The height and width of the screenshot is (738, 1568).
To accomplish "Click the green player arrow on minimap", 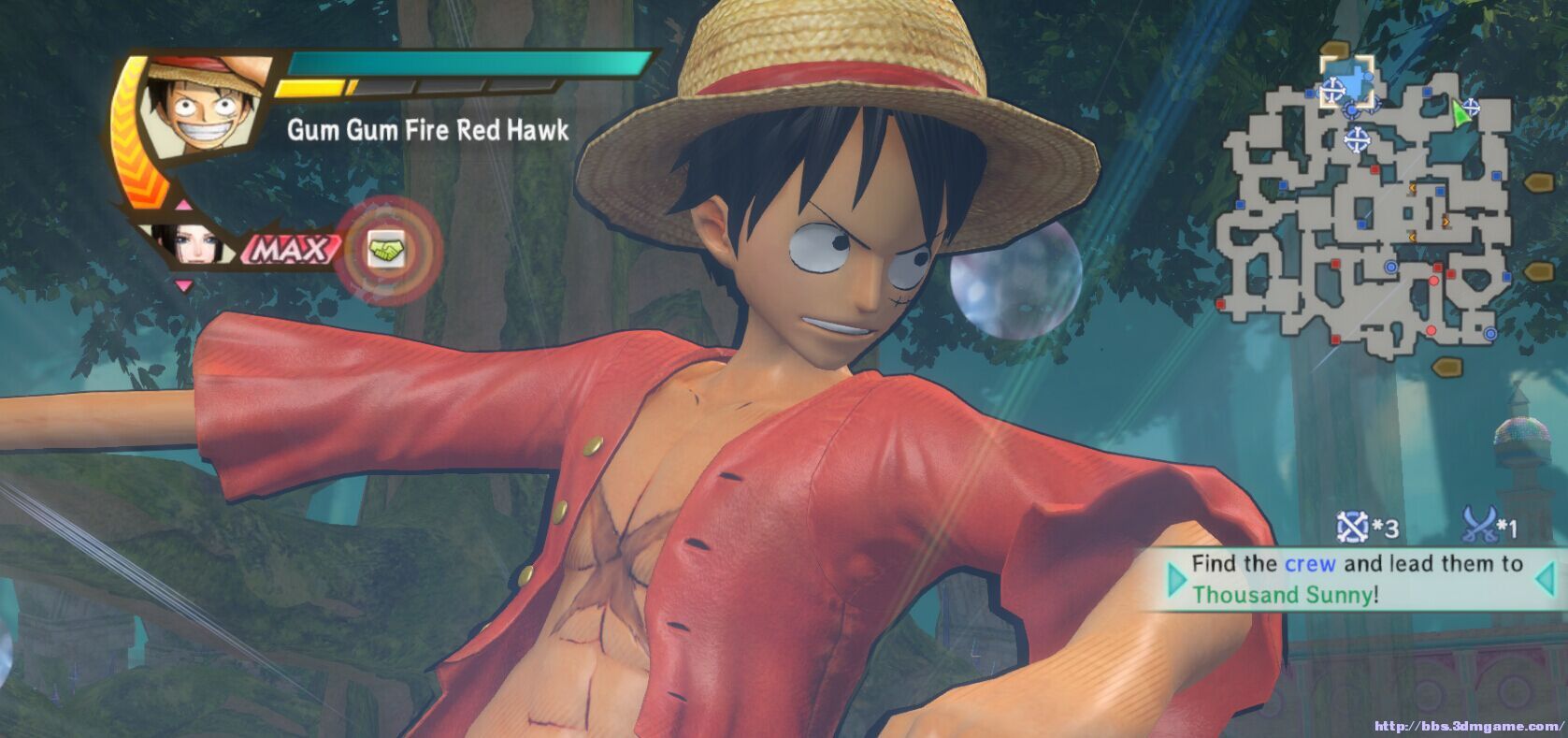I will point(1460,112).
